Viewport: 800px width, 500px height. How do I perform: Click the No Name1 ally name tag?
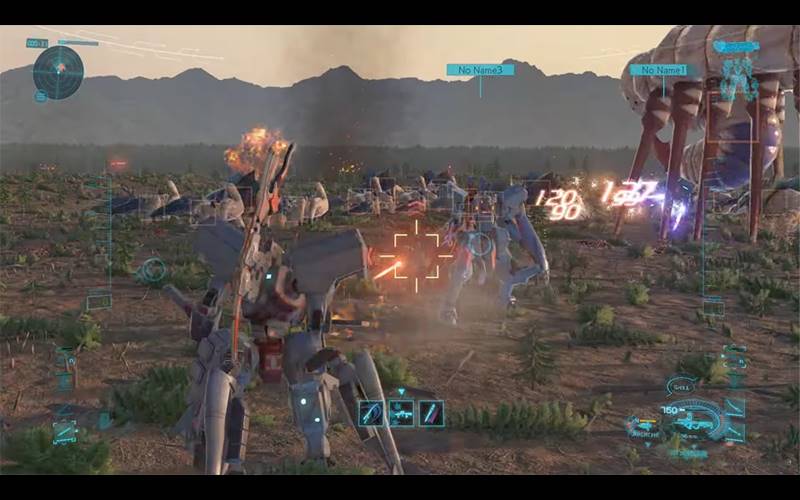pos(659,70)
